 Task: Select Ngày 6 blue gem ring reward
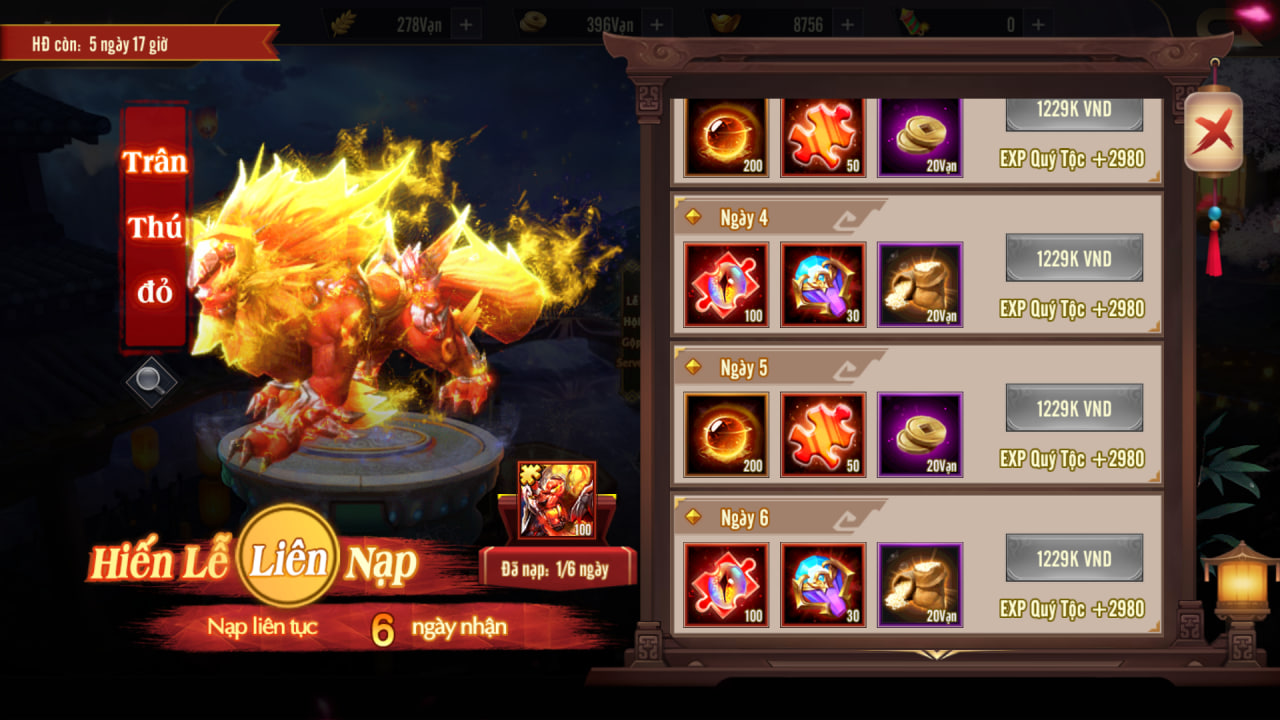pos(823,585)
